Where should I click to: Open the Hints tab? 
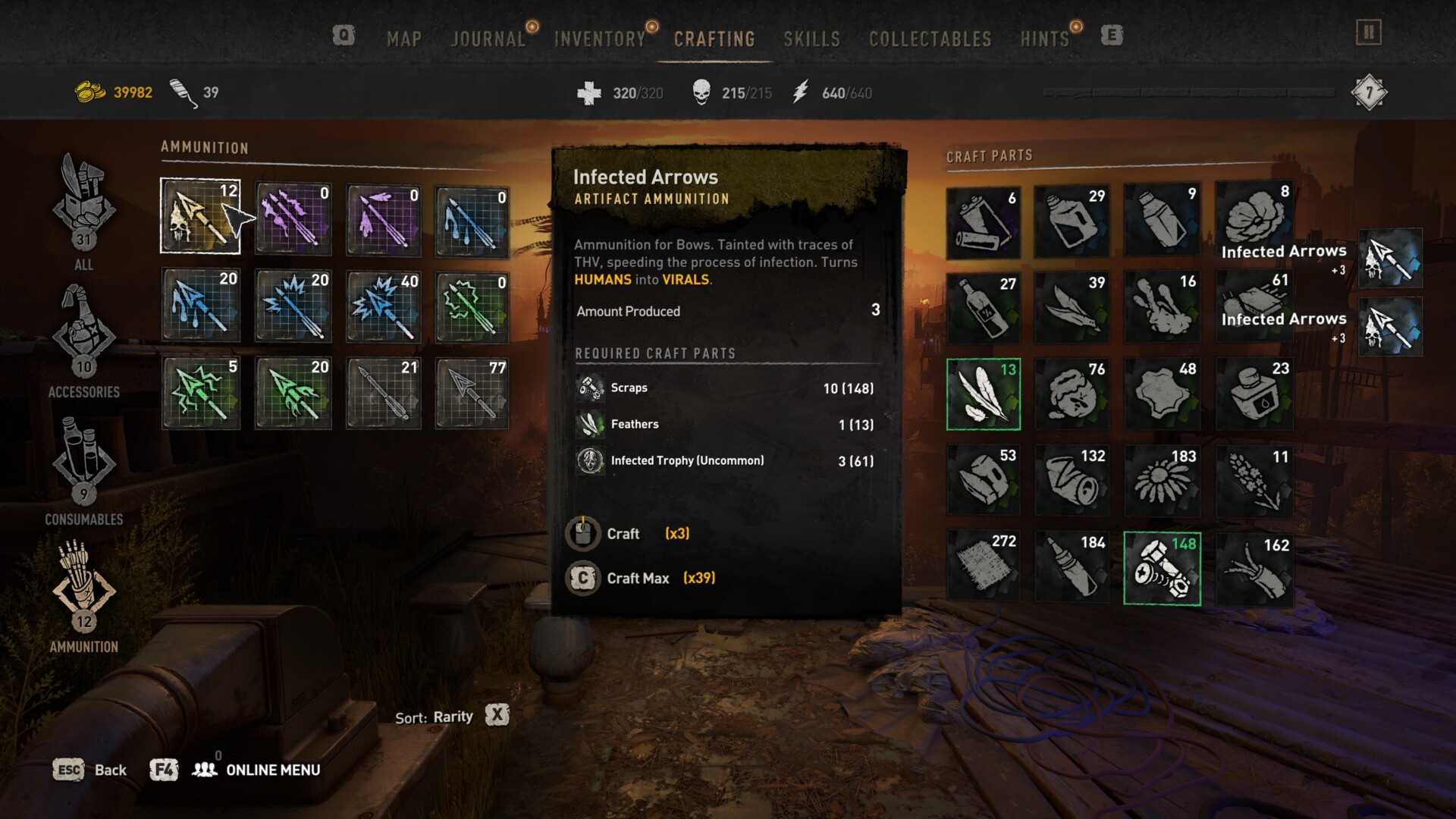[1044, 39]
